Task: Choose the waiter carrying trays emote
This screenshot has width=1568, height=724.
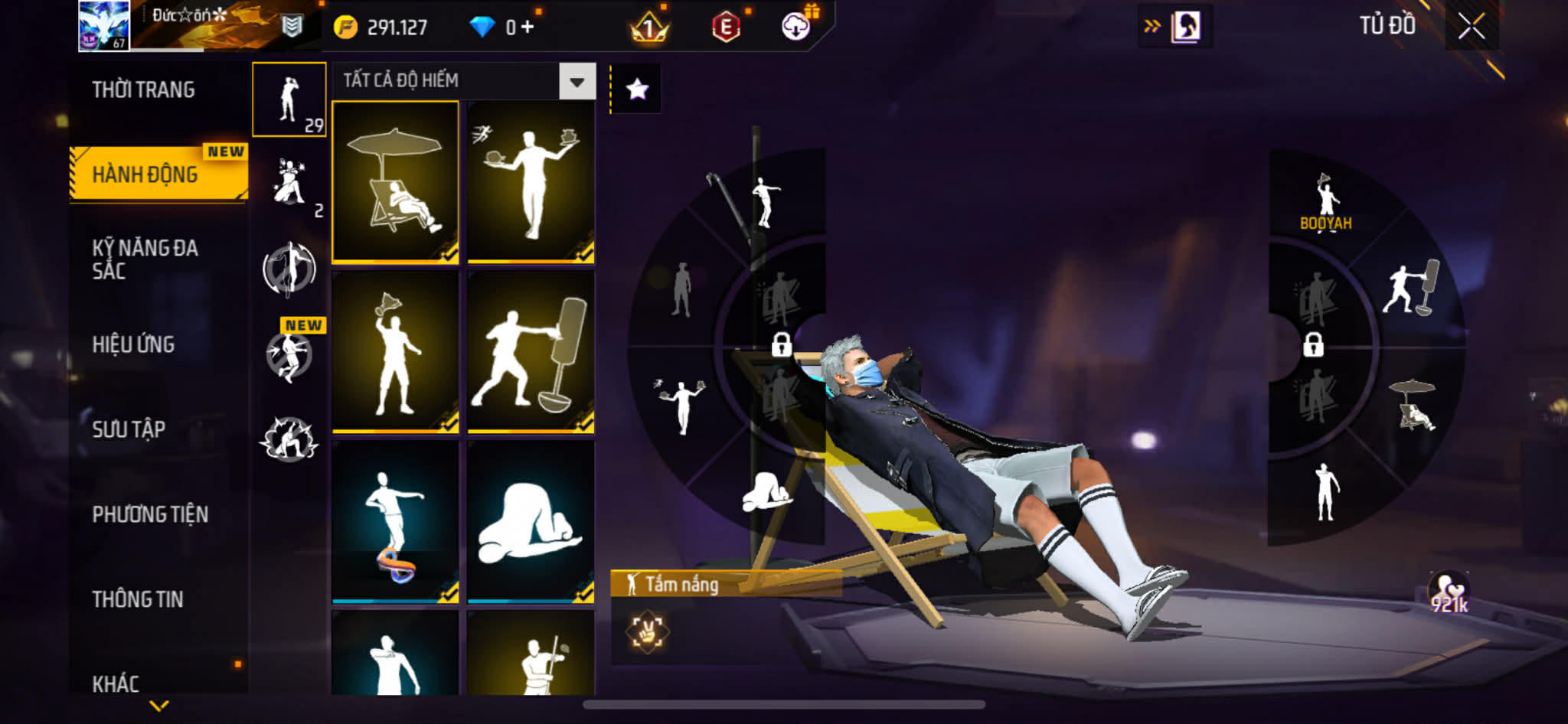Action: point(531,182)
